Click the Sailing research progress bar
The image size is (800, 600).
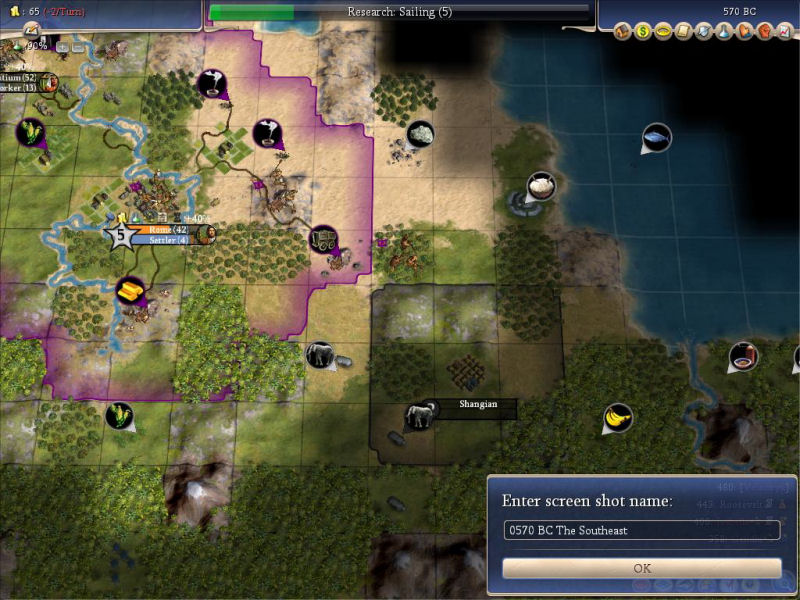399,12
